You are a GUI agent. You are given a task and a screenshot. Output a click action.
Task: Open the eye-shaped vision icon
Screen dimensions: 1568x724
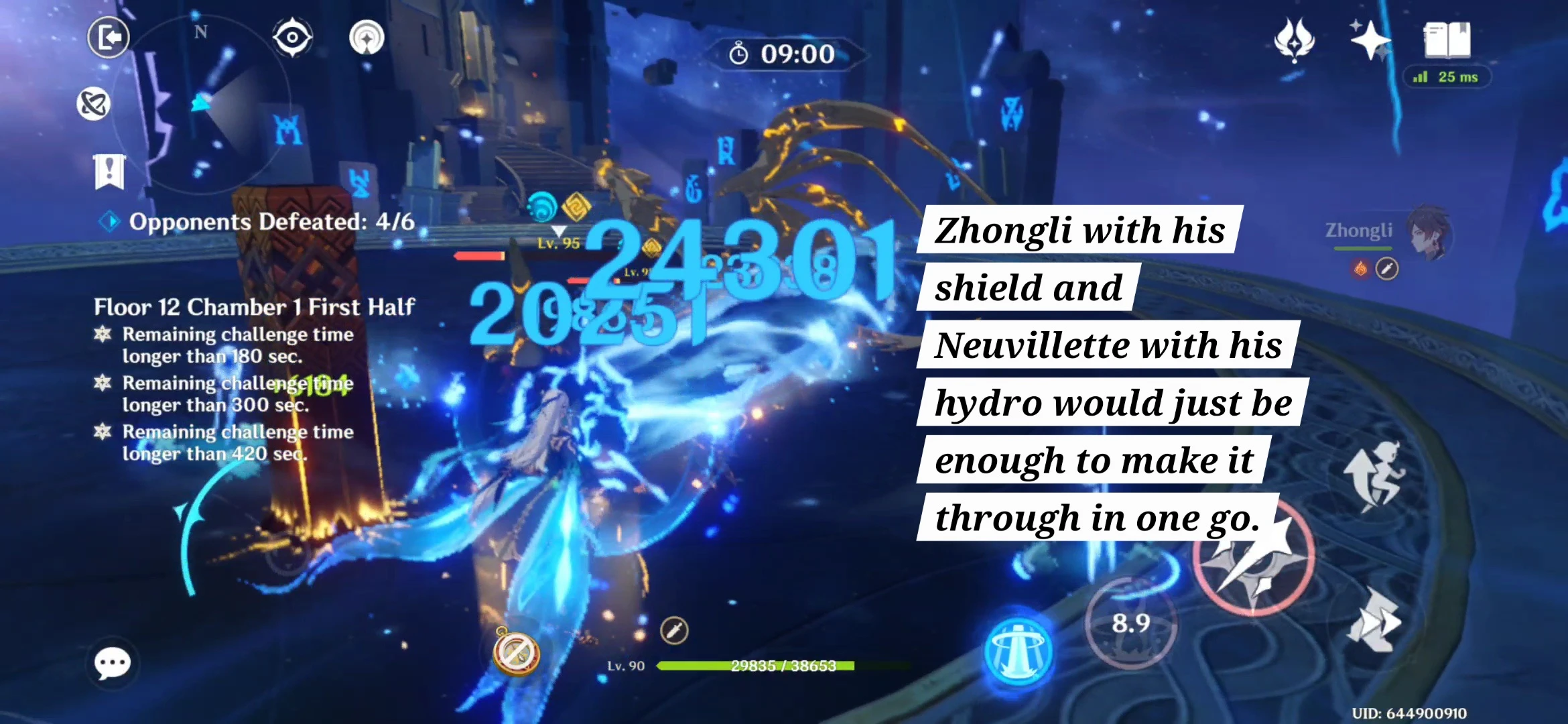pos(291,38)
